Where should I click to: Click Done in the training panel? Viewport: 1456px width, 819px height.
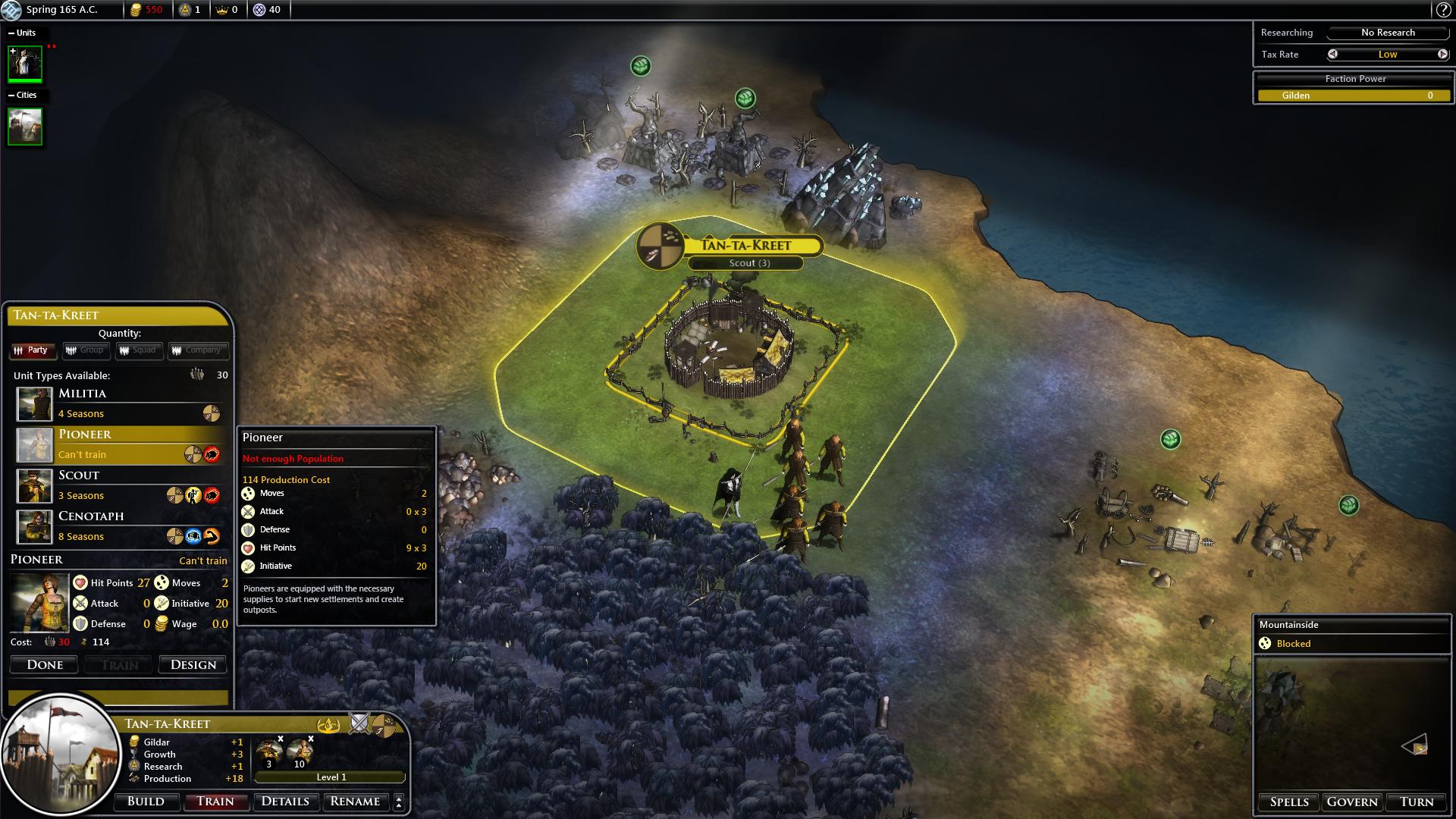click(x=45, y=665)
